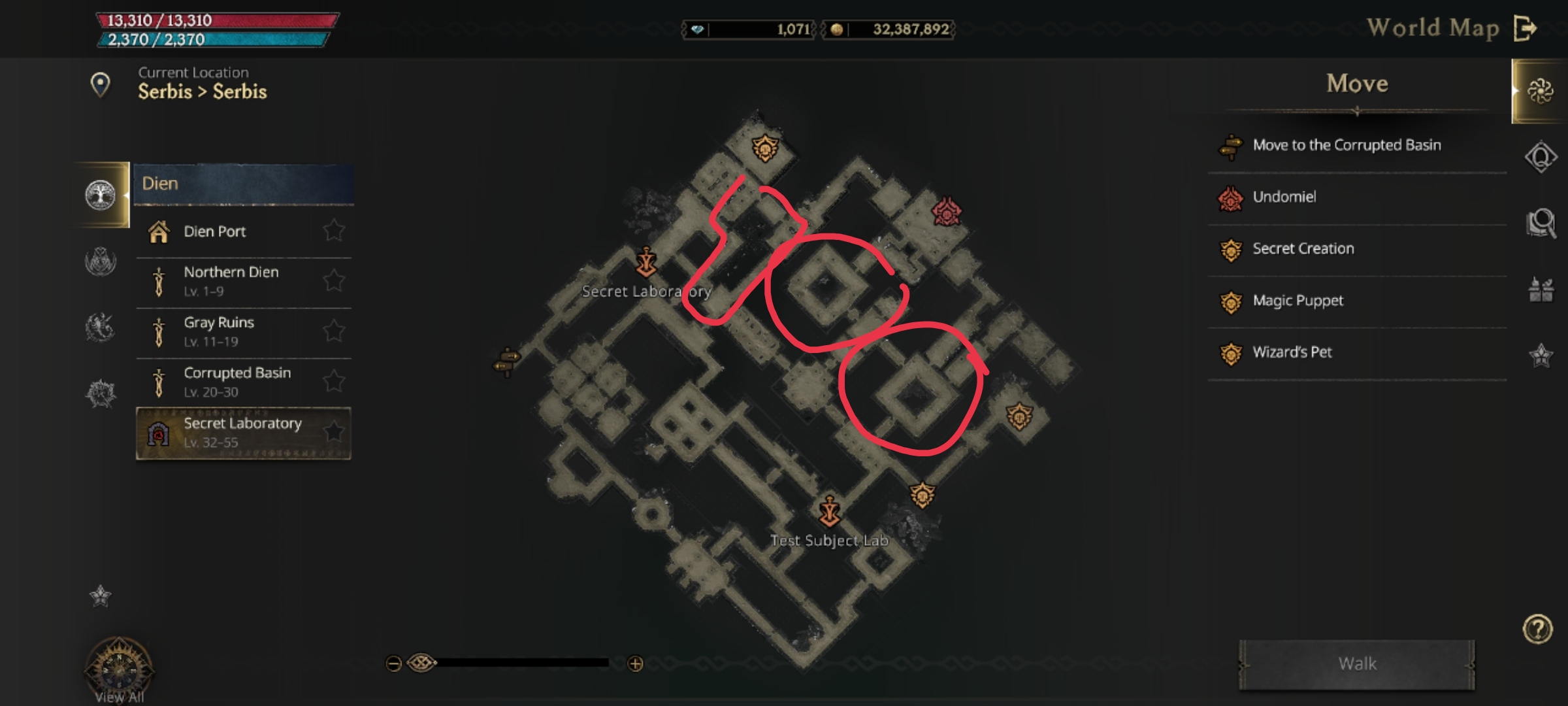
Task: Select the Secret Creation boss entry
Action: point(1303,248)
